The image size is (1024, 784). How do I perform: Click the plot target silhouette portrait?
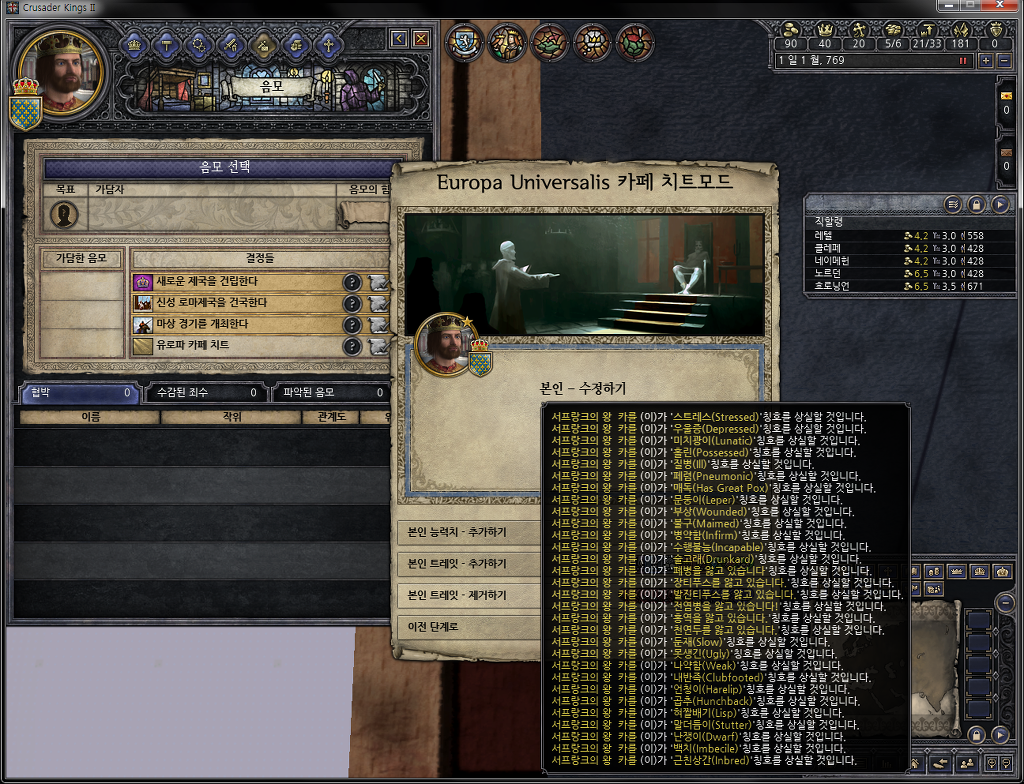pos(65,215)
